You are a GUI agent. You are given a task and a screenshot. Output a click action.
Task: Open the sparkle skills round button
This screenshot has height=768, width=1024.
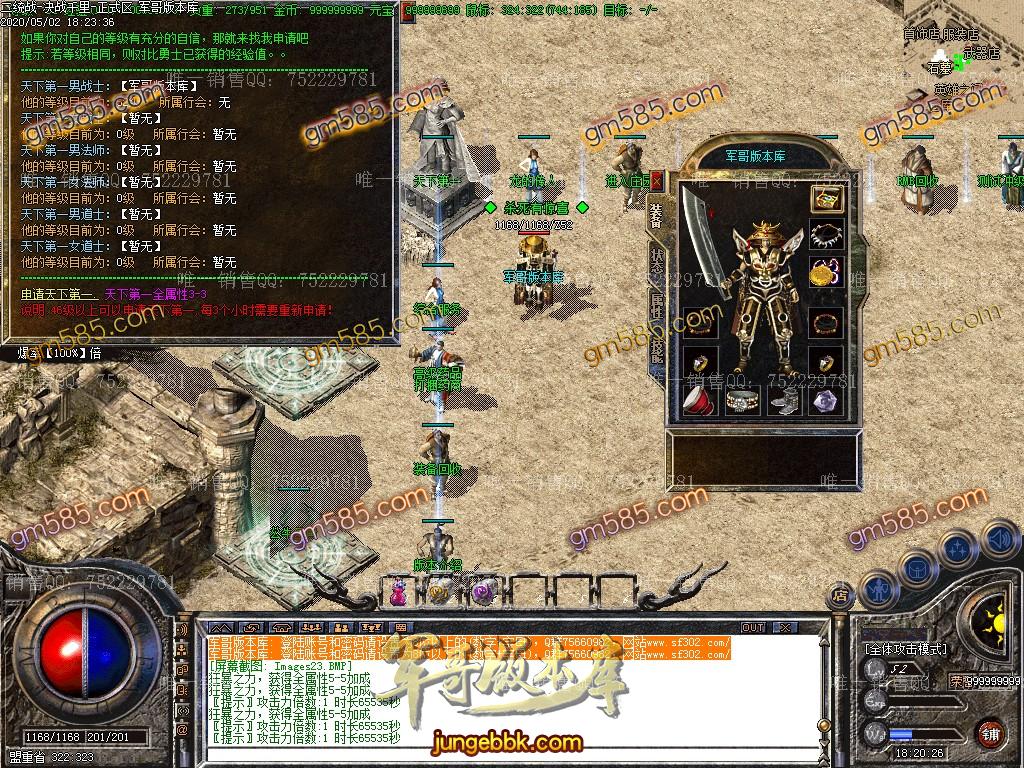tap(958, 550)
